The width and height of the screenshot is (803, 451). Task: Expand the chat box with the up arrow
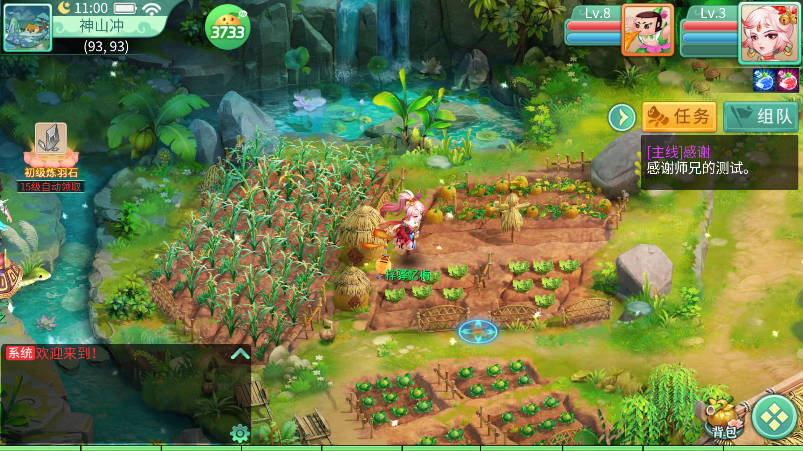pos(239,354)
